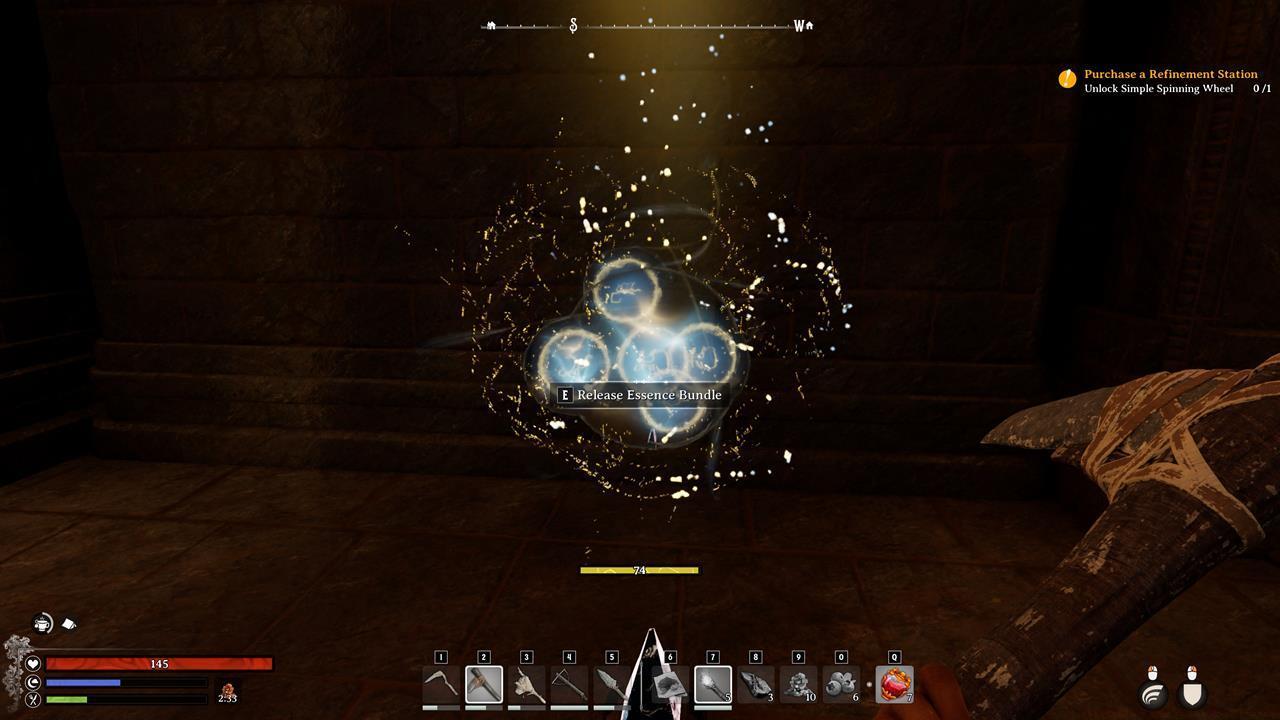Click the moon icon beside the blue stamina bar

(31, 682)
